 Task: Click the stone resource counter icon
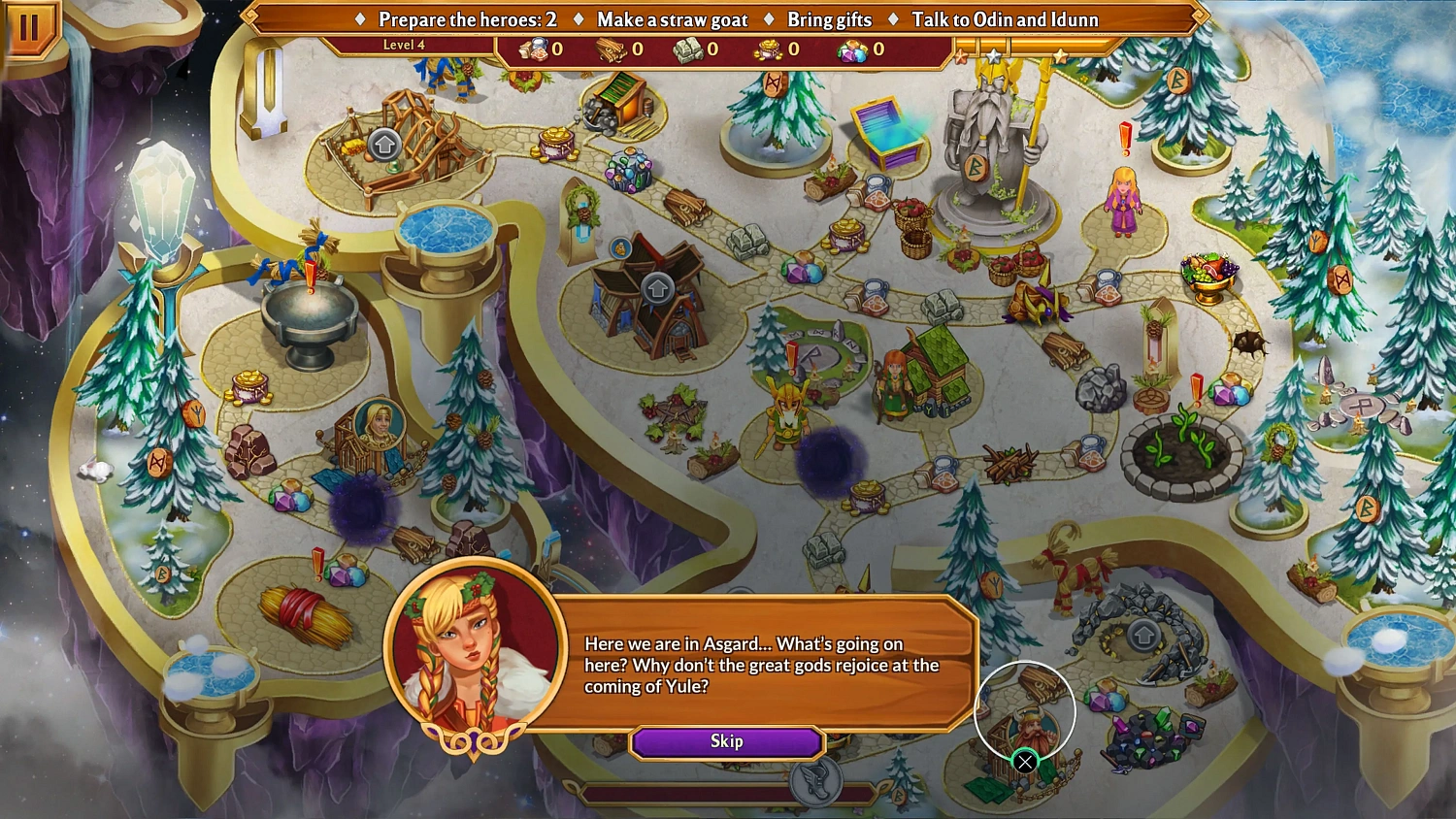pyautogui.click(x=689, y=51)
